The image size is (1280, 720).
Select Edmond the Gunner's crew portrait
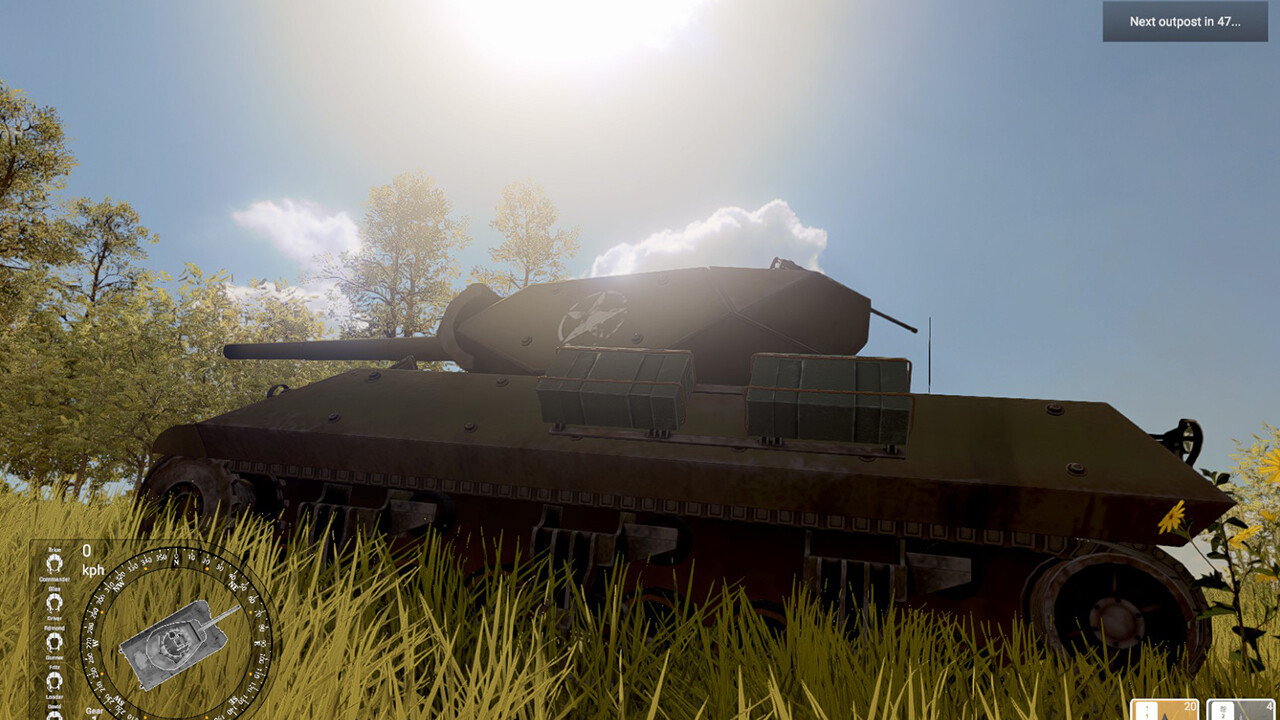click(54, 641)
